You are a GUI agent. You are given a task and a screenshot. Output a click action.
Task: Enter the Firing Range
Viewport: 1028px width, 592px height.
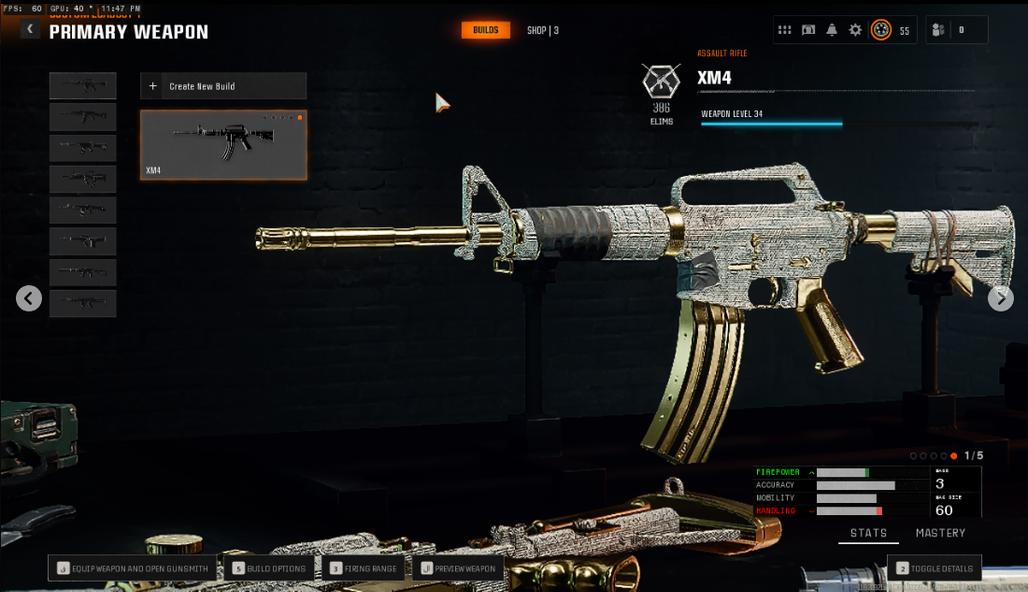coord(364,568)
